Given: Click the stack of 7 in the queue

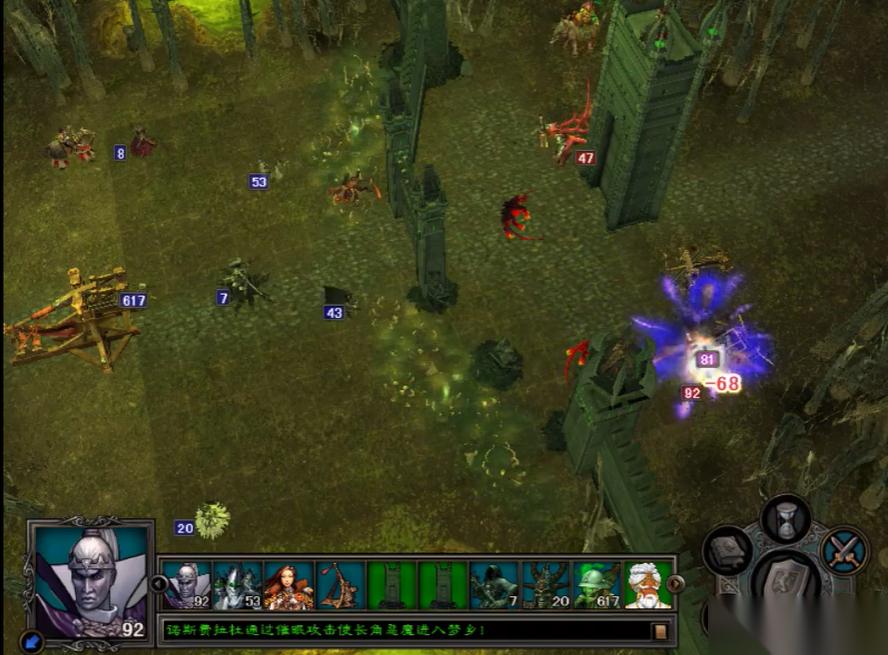Looking at the screenshot, I should click(494, 585).
